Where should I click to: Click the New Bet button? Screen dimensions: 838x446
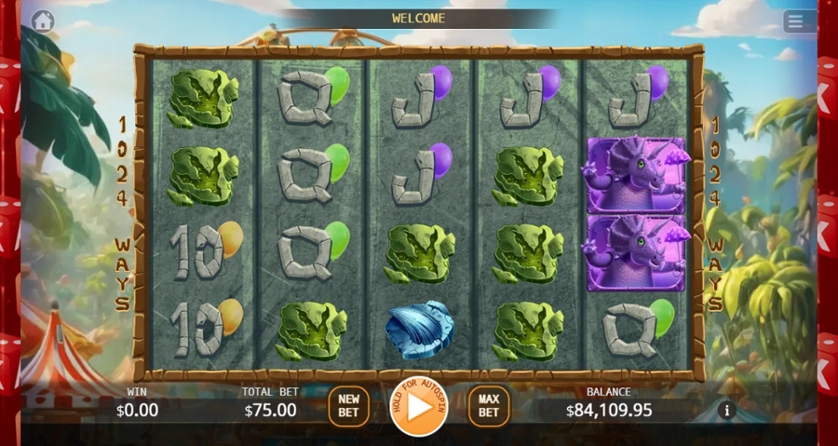pyautogui.click(x=348, y=405)
